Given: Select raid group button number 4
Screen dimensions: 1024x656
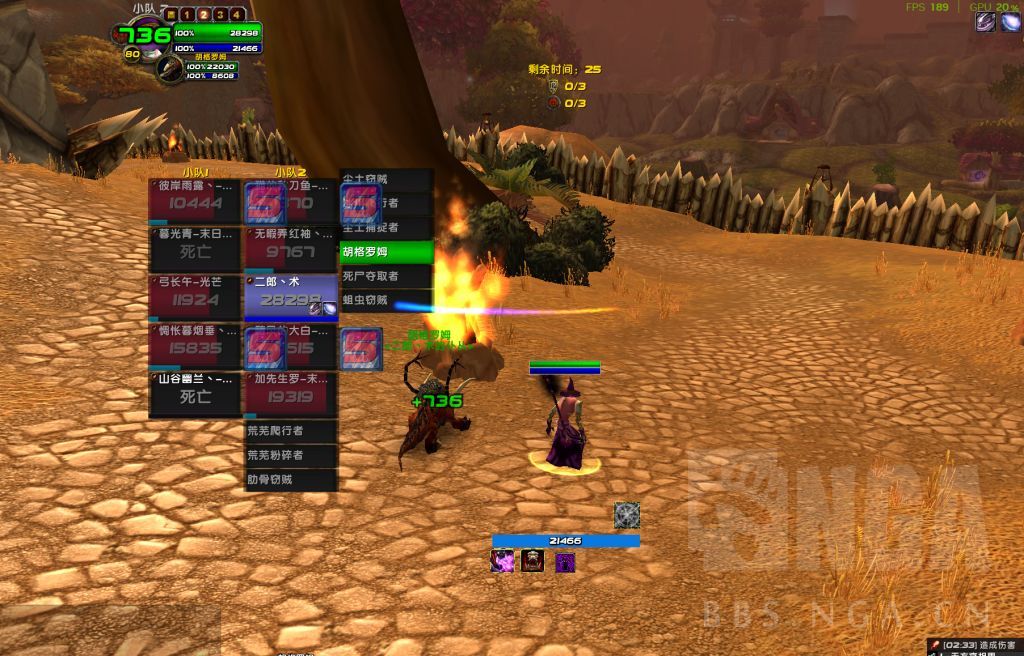Looking at the screenshot, I should click(237, 14).
